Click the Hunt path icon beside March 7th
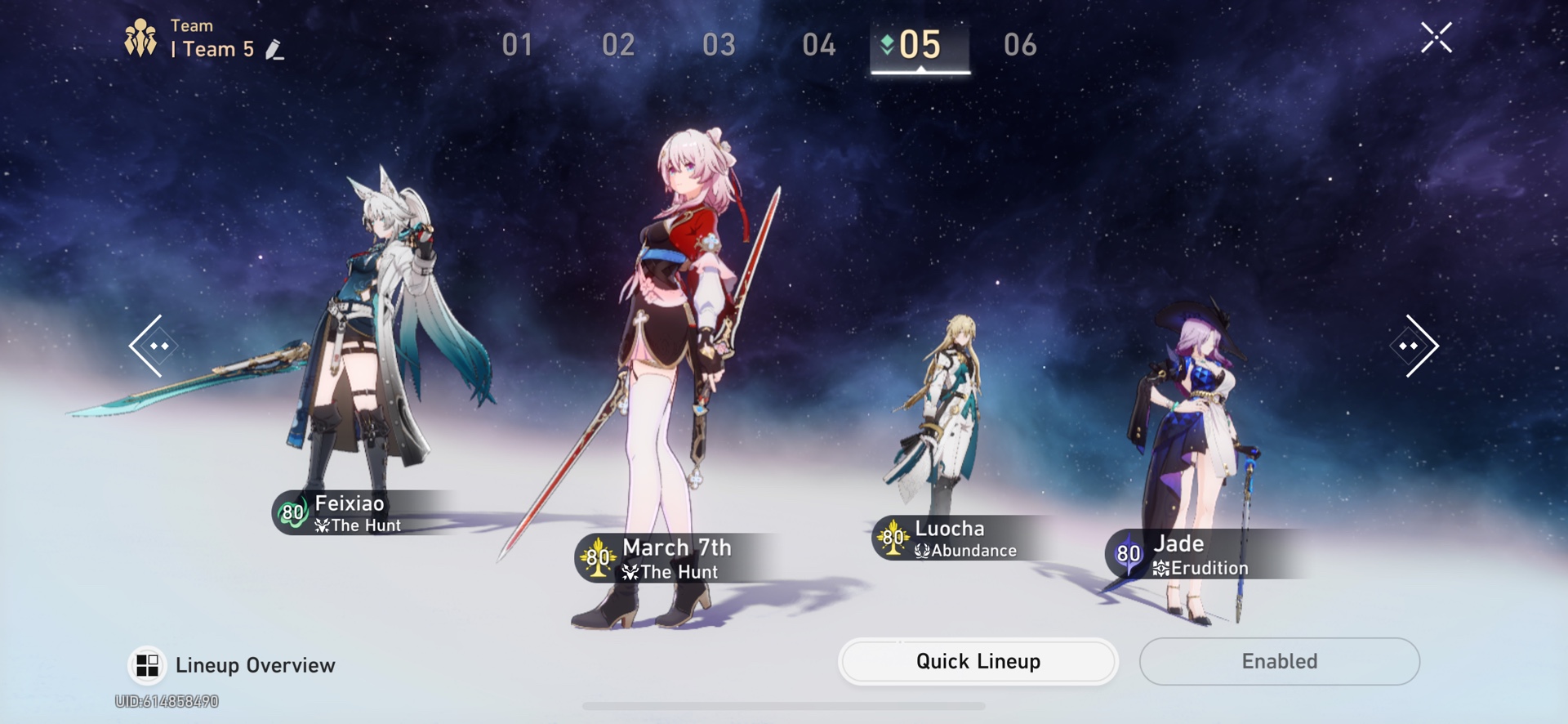1568x724 pixels. coord(630,573)
